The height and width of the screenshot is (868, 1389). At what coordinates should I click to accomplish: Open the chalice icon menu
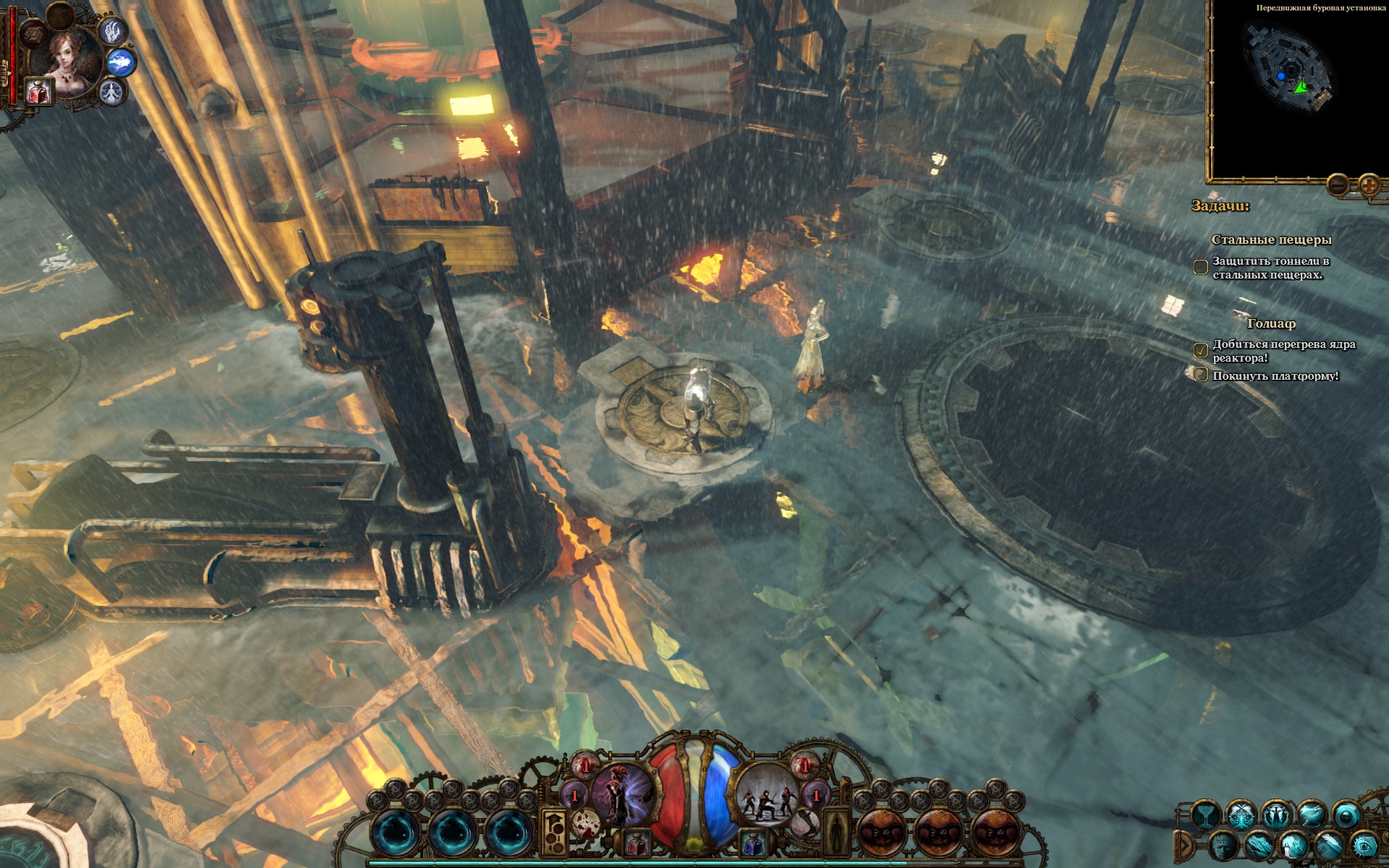(x=1206, y=816)
